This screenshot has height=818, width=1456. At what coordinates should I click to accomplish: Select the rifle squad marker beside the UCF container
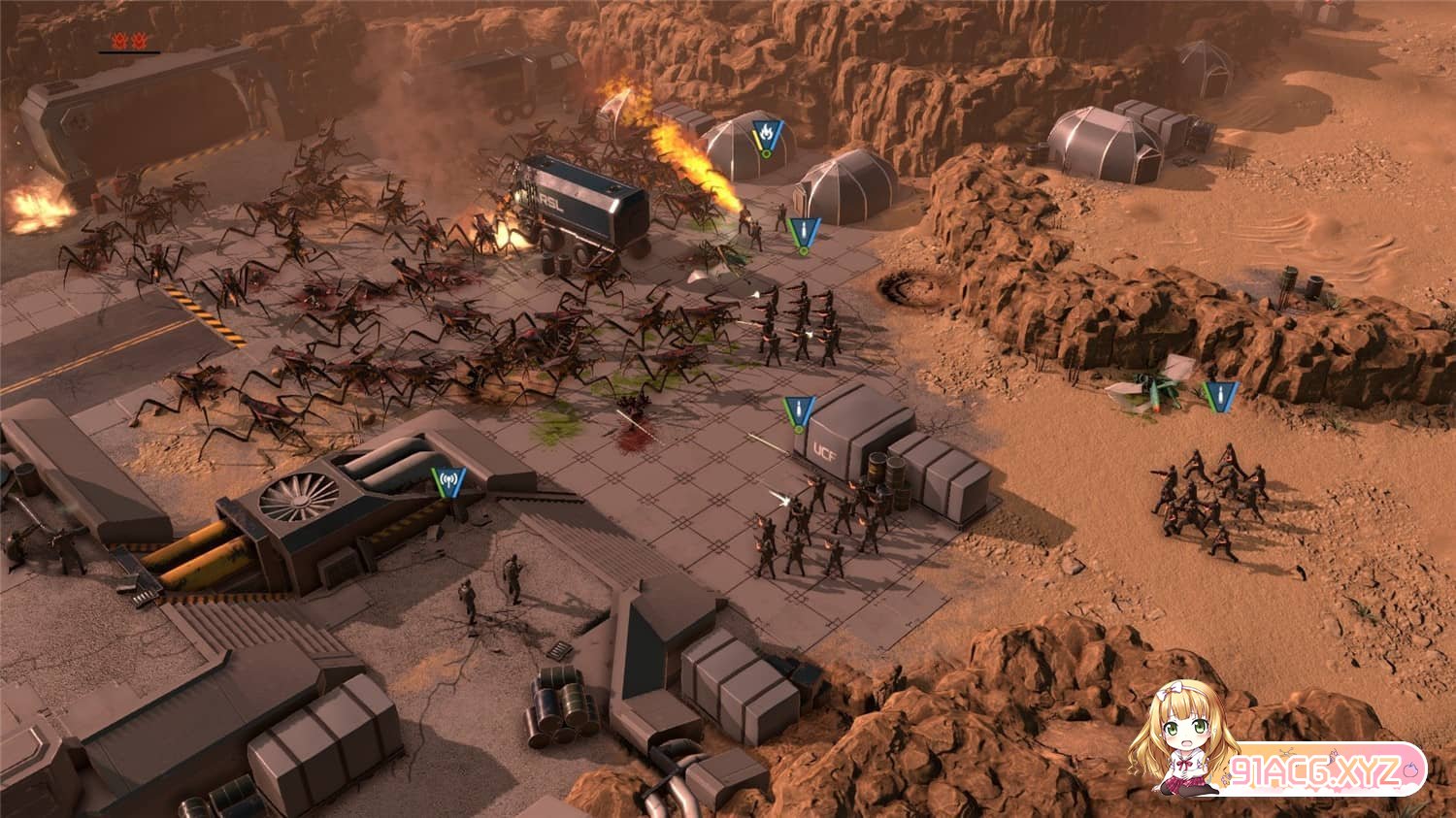[800, 411]
